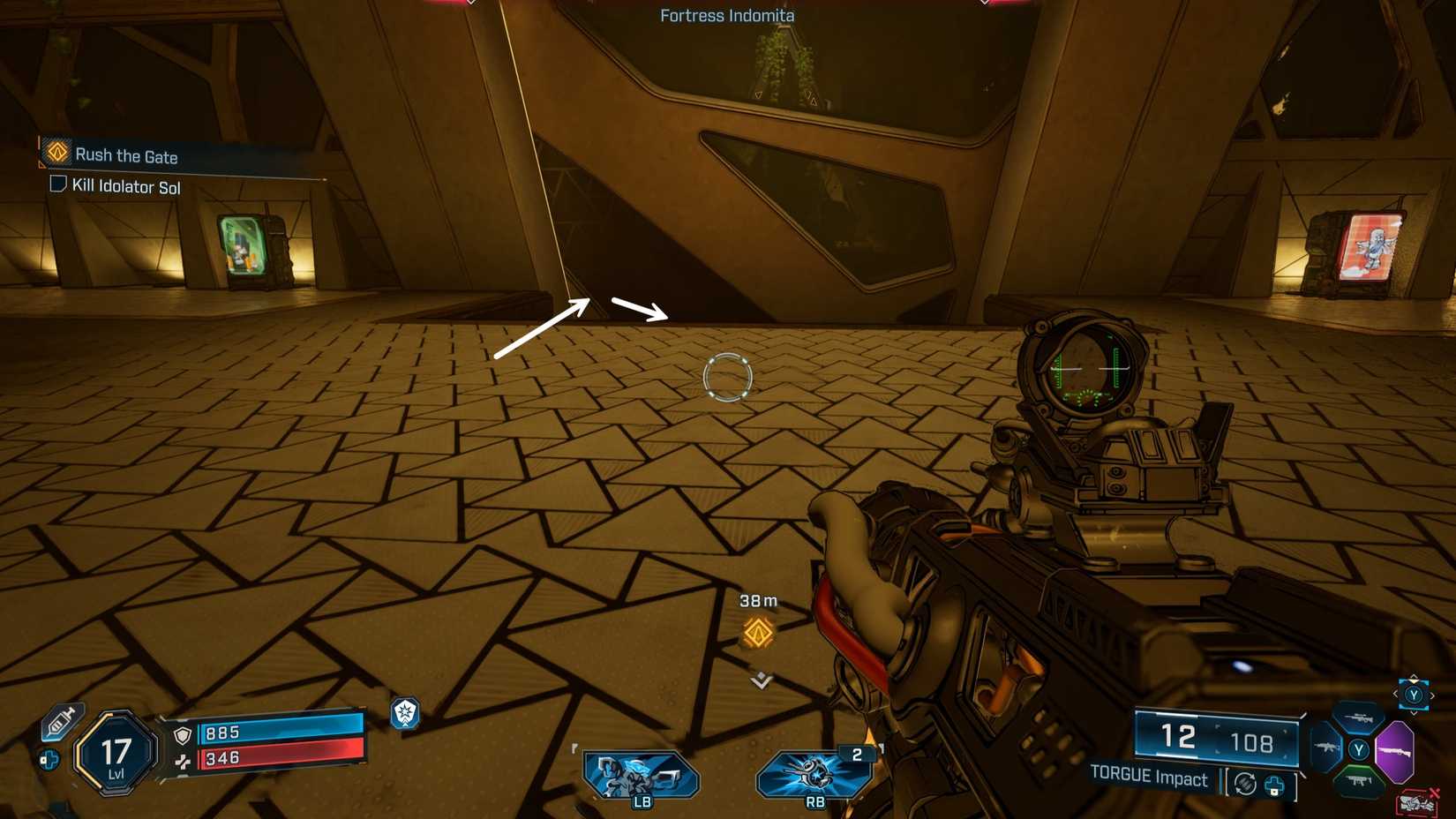Click the health syringe icon near the level badge
The height and width of the screenshot is (819, 1456).
(62, 721)
